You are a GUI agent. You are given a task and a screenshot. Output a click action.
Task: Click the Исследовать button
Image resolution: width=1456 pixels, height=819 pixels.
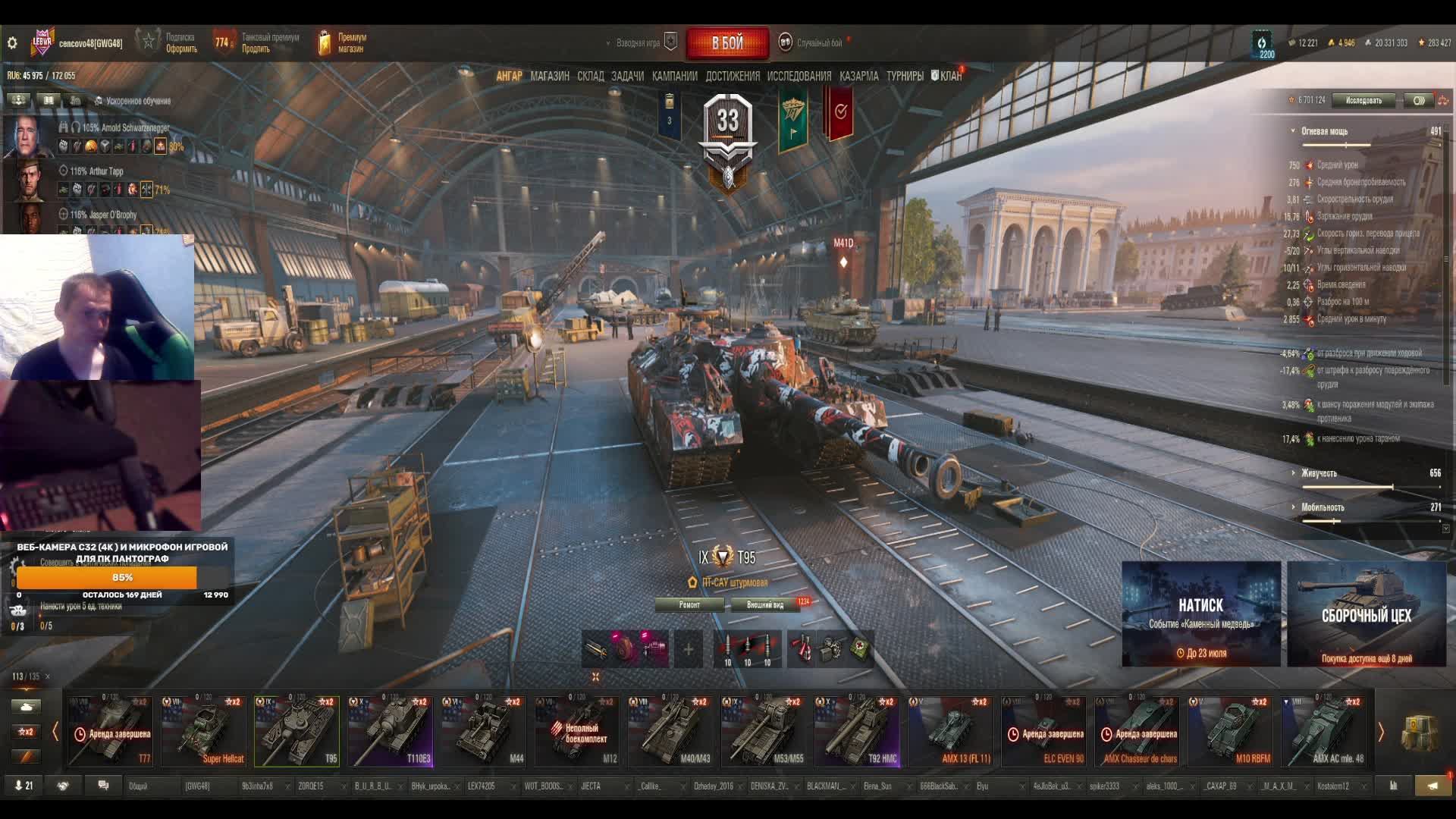tap(1363, 100)
